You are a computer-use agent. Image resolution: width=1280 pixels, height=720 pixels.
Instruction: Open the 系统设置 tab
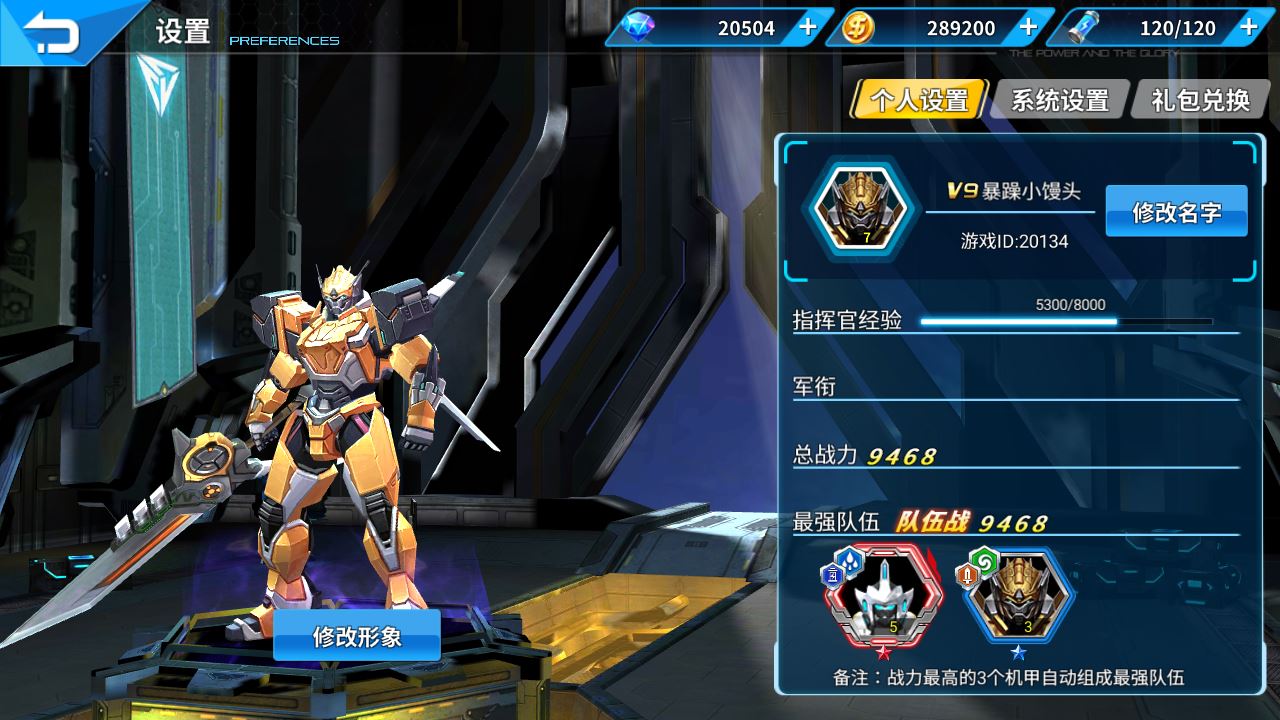click(1060, 100)
